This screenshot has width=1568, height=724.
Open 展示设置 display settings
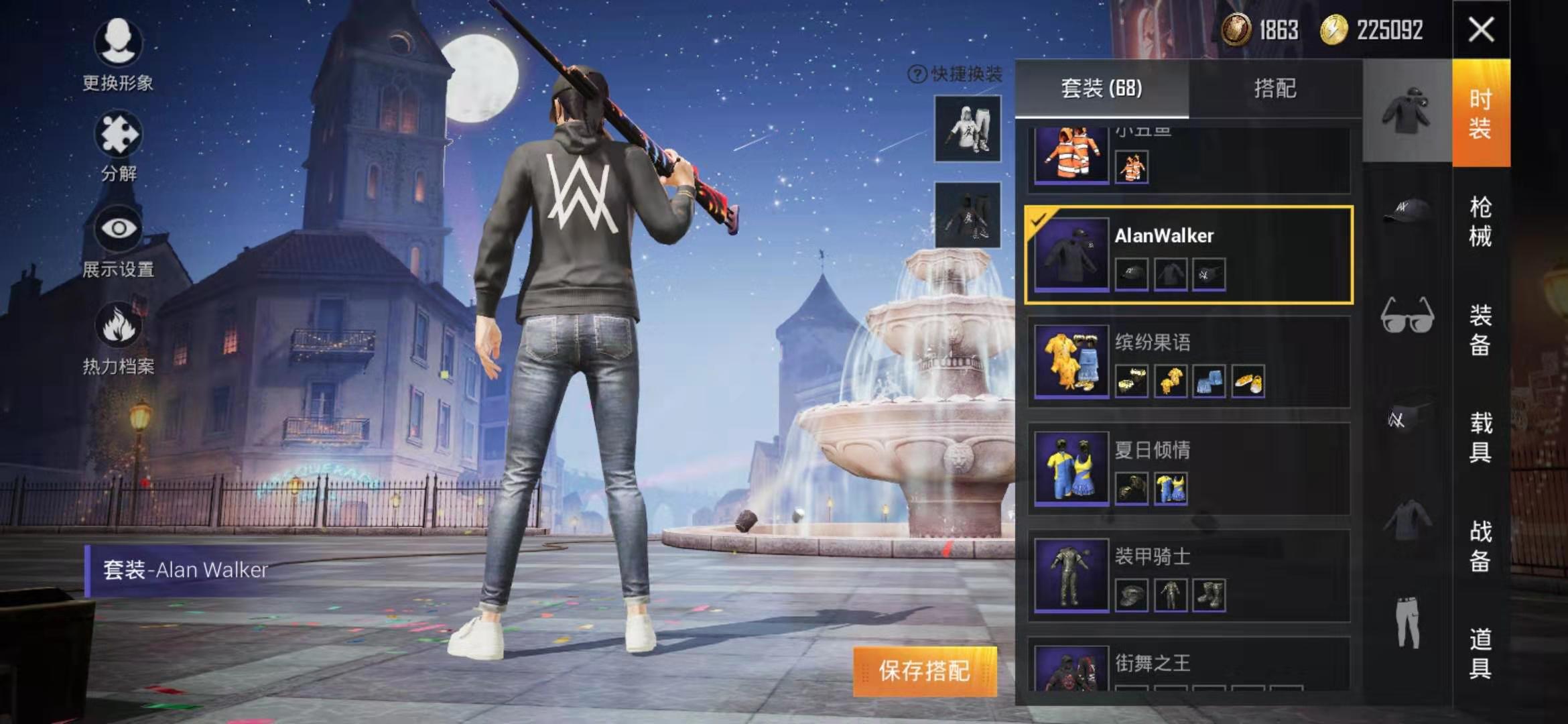[x=118, y=241]
